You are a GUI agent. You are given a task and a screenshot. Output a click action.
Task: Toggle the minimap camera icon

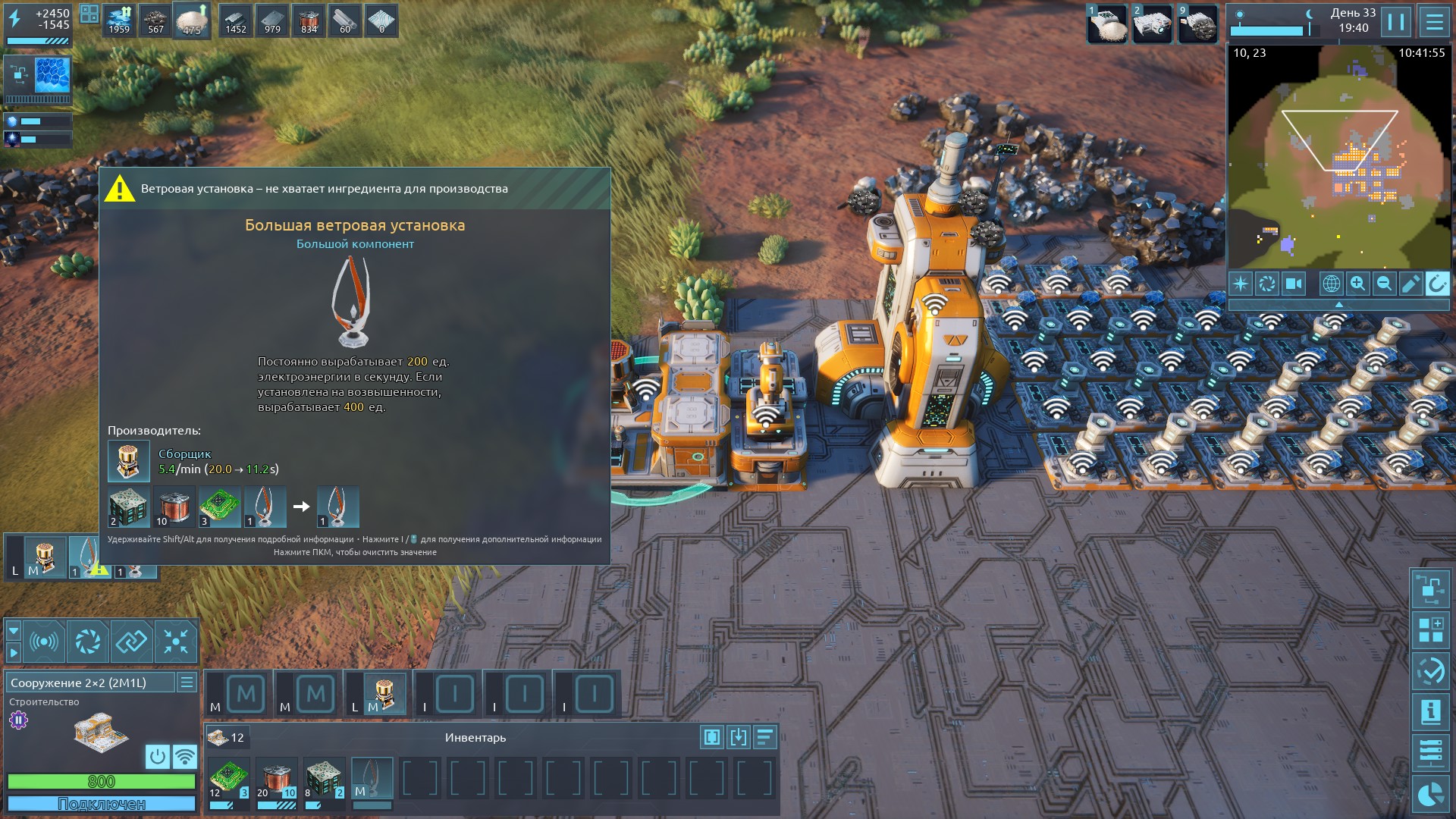coord(1294,284)
